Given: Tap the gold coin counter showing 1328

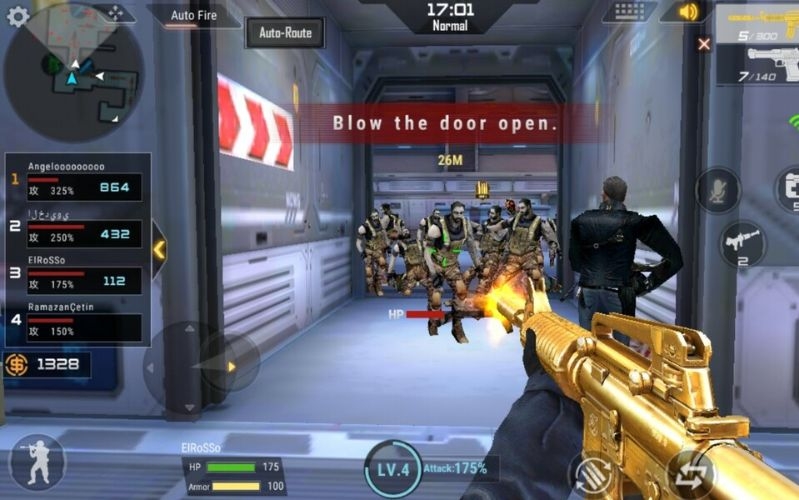Looking at the screenshot, I should click(47, 364).
